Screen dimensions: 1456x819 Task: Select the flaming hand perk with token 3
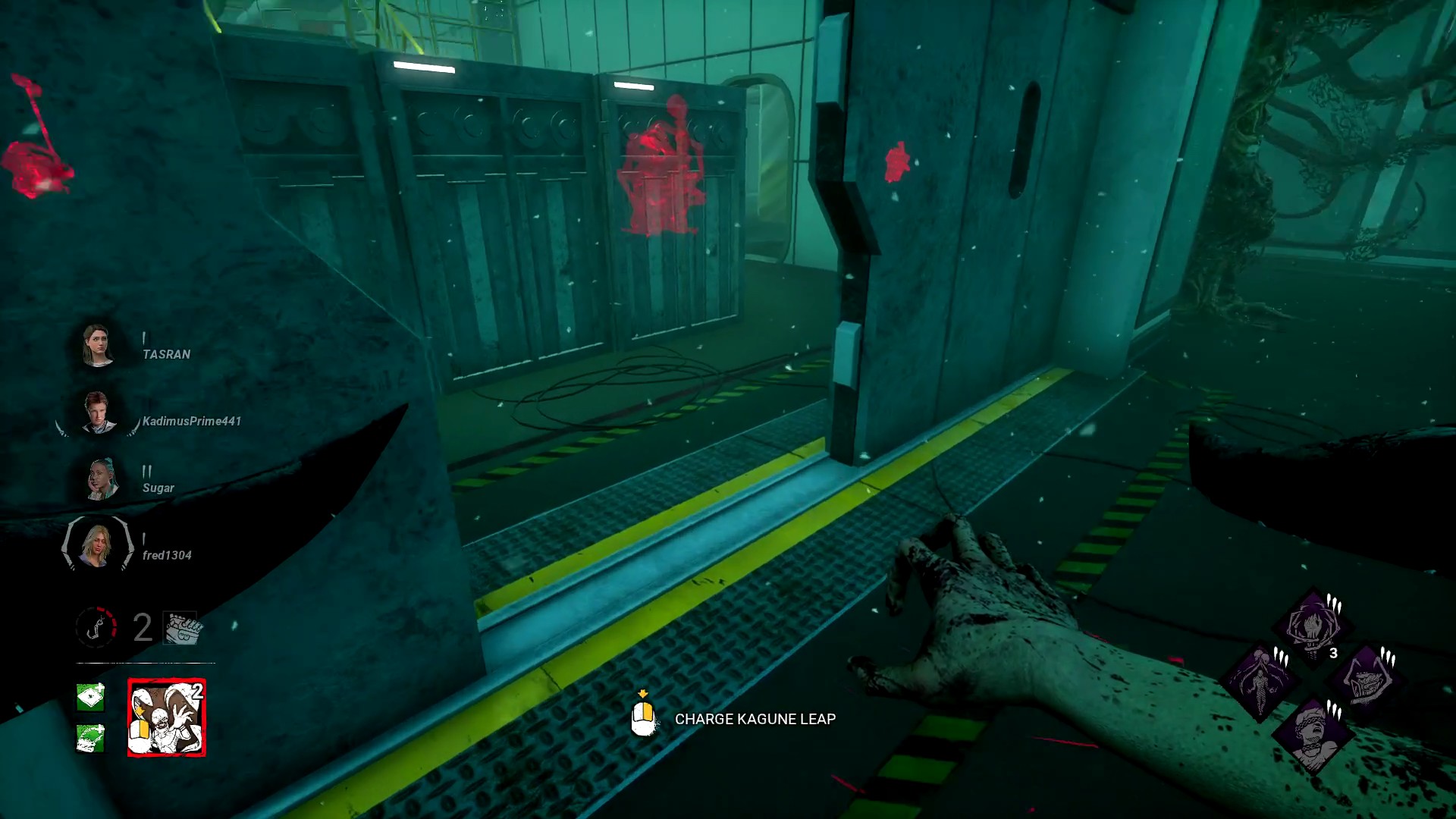click(1313, 627)
